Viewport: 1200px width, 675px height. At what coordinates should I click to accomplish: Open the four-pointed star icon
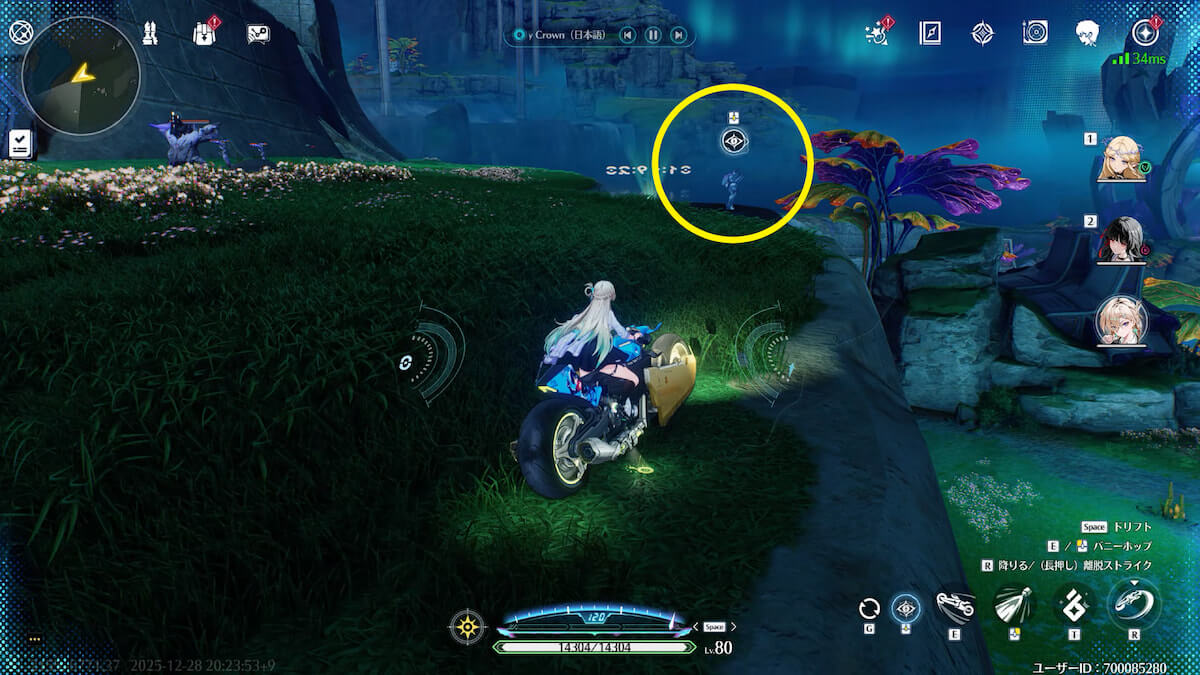[x=982, y=33]
